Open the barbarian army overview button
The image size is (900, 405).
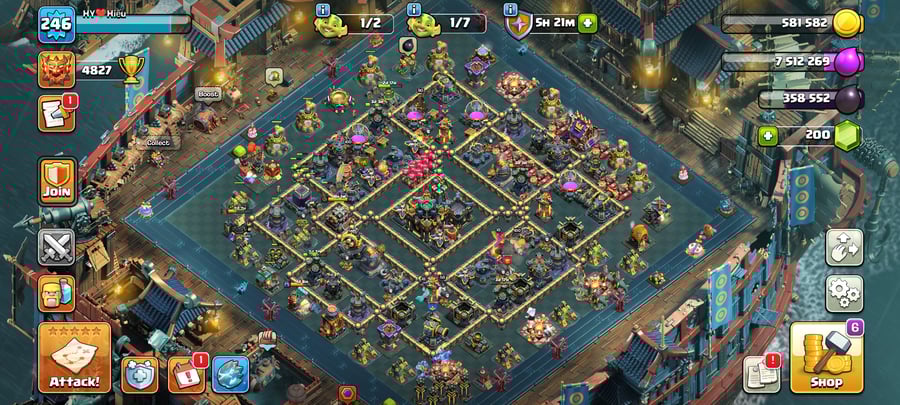(x=57, y=293)
